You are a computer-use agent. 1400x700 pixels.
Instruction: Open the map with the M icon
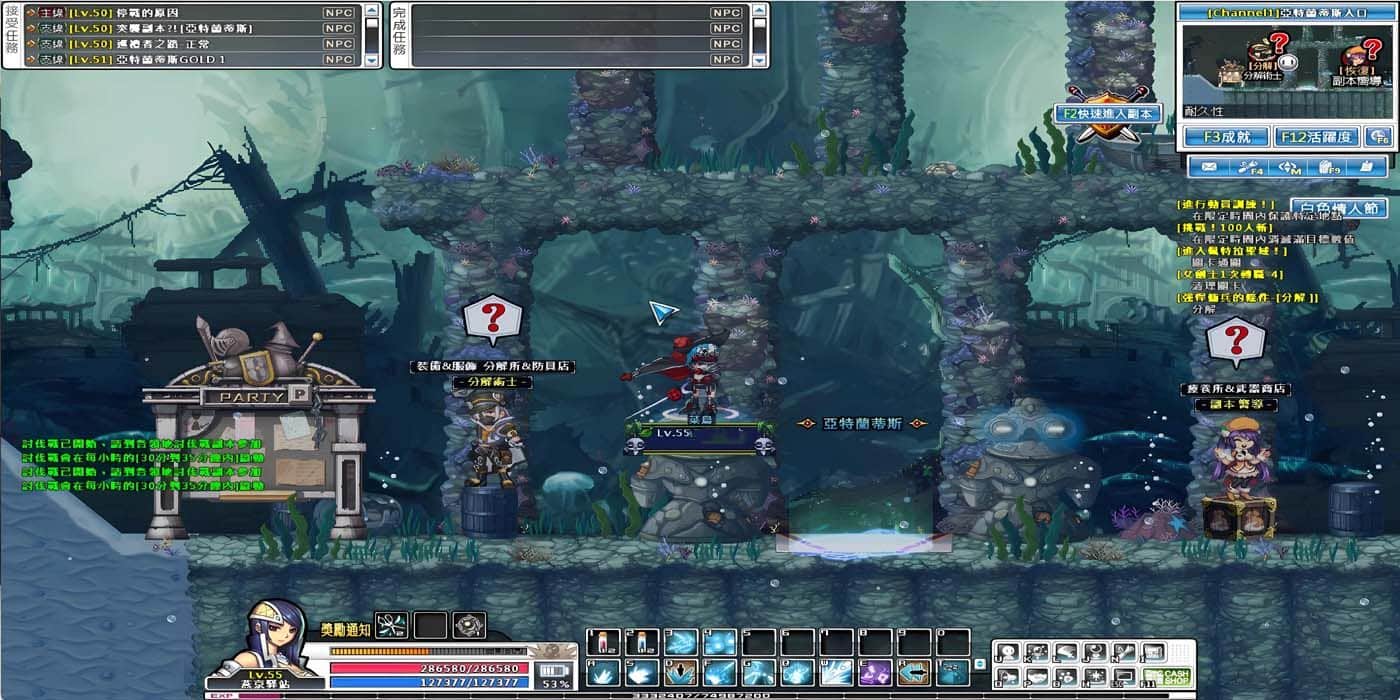point(1290,167)
